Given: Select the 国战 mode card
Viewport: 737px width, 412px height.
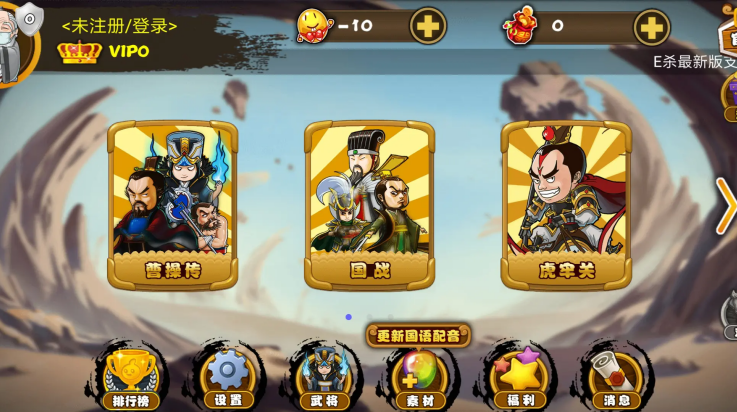Looking at the screenshot, I should (x=369, y=205).
